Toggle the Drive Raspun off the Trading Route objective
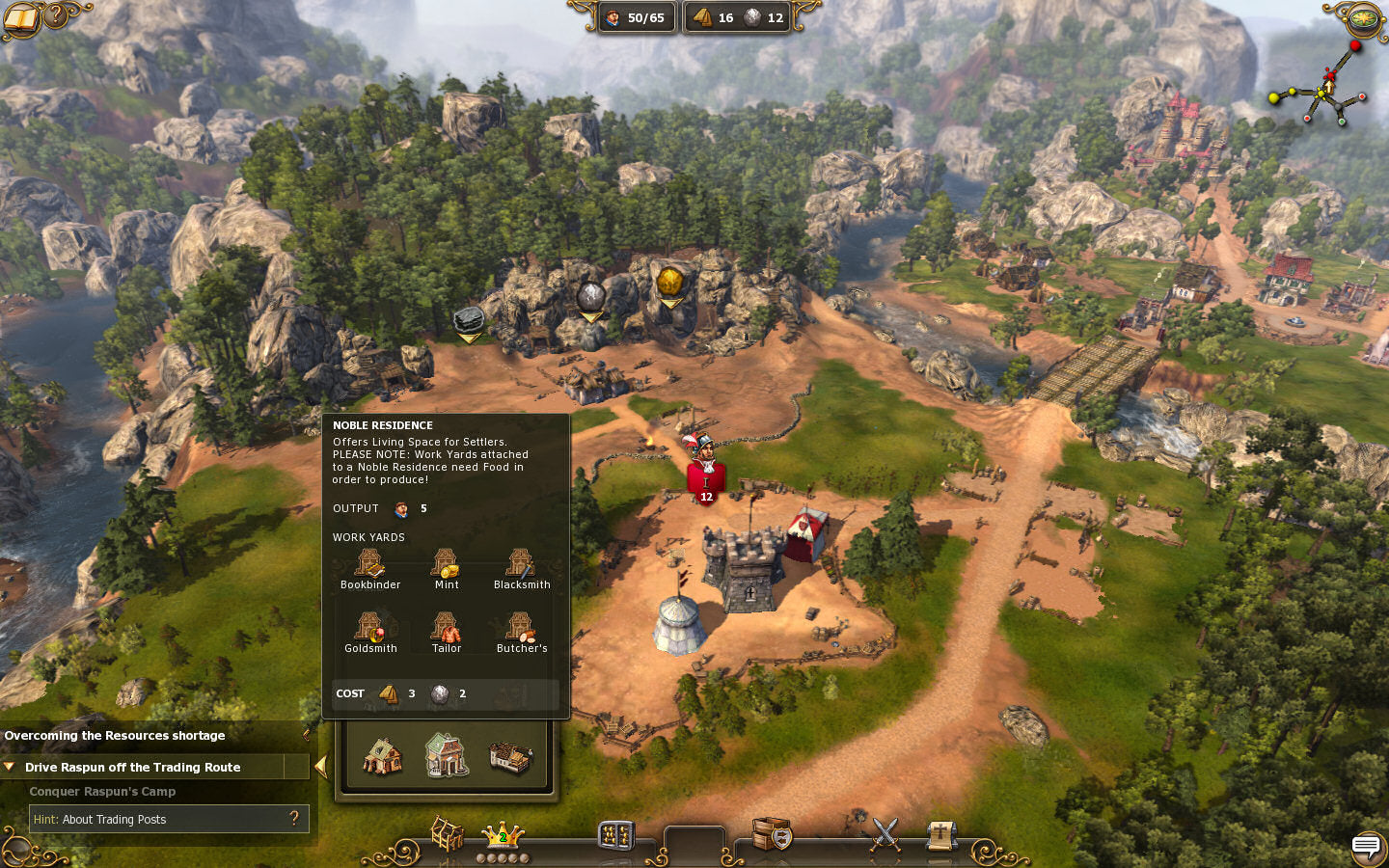1389x868 pixels. (x=132, y=767)
